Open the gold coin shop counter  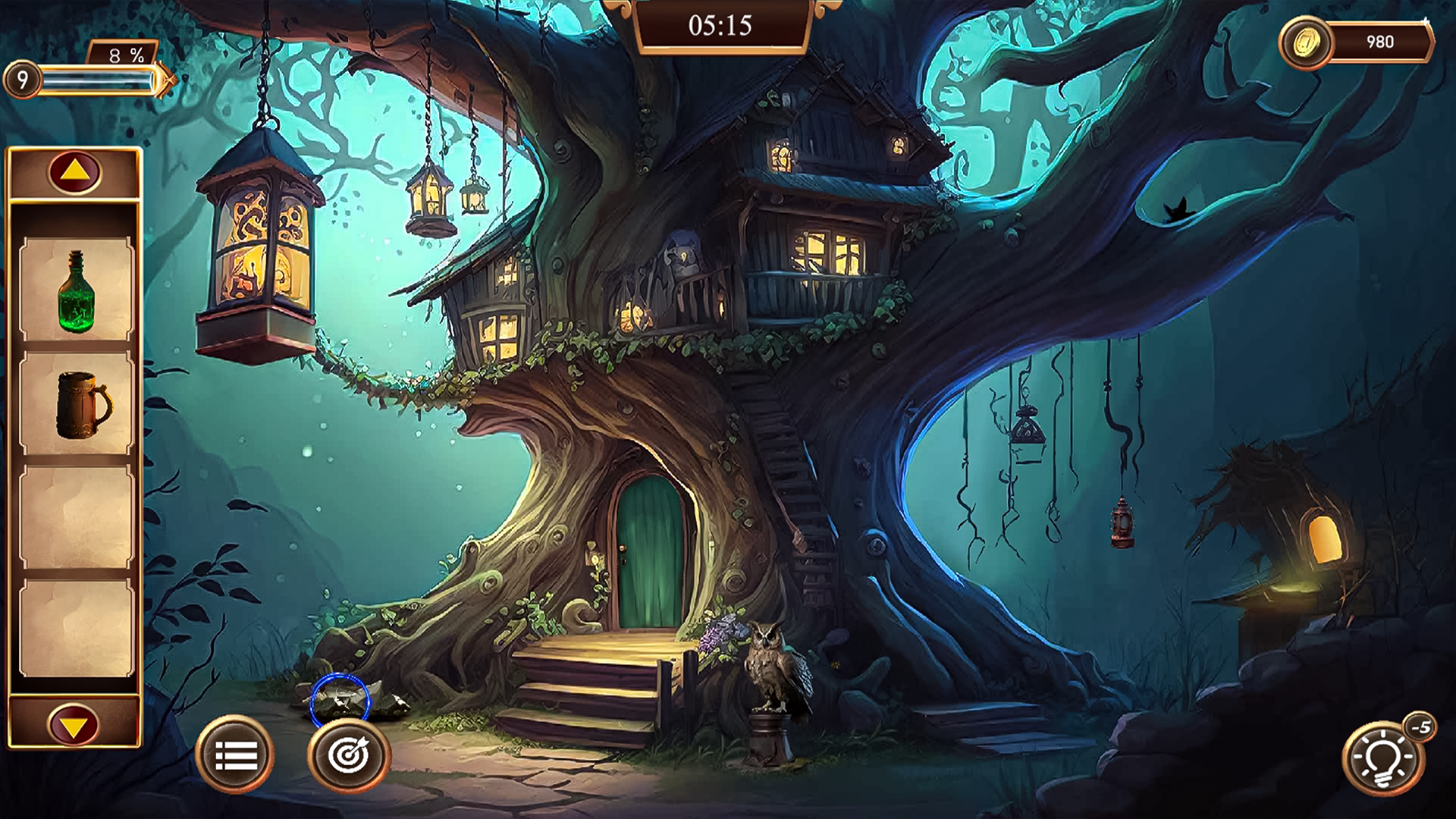pyautogui.click(x=1356, y=42)
